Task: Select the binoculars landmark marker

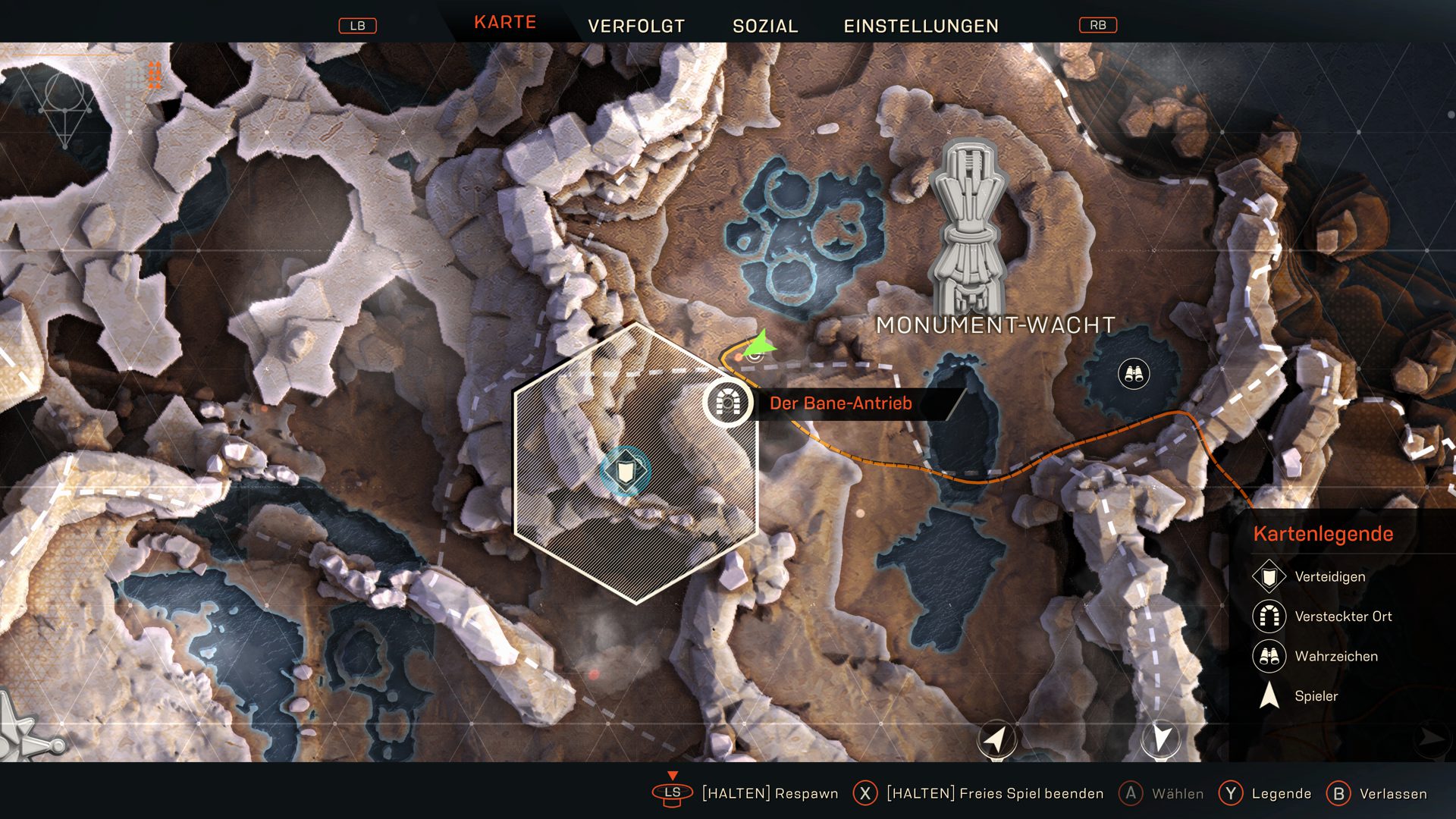Action: [1134, 374]
